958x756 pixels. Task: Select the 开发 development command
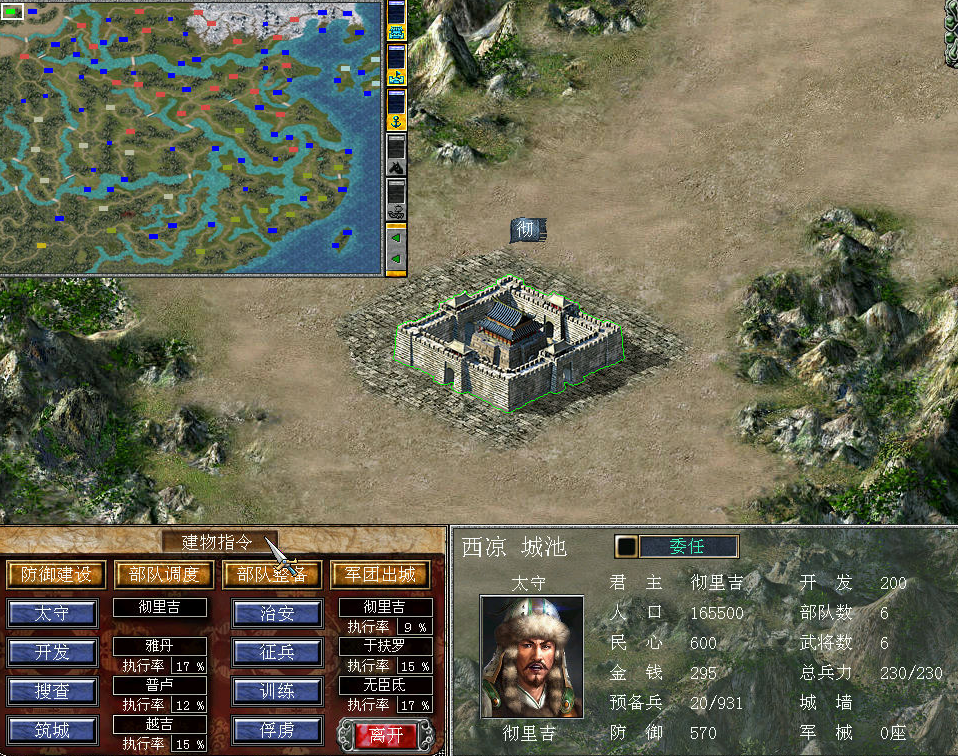tap(53, 652)
